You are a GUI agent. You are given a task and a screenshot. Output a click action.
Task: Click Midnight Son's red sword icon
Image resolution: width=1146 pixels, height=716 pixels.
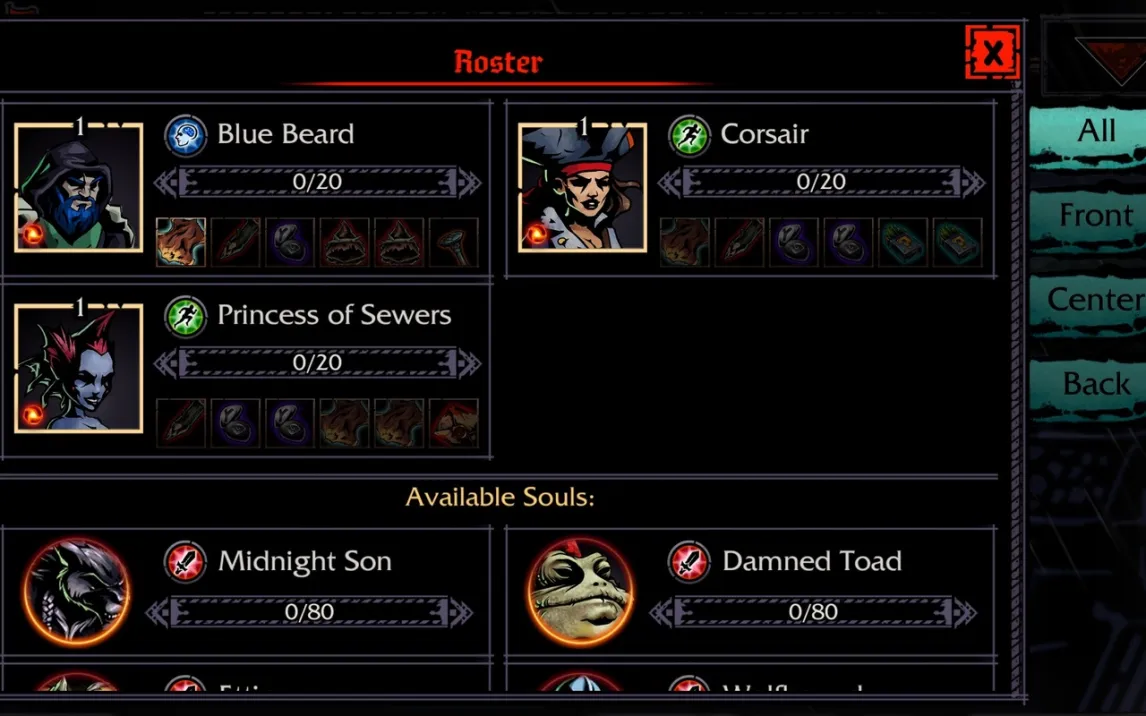click(185, 562)
